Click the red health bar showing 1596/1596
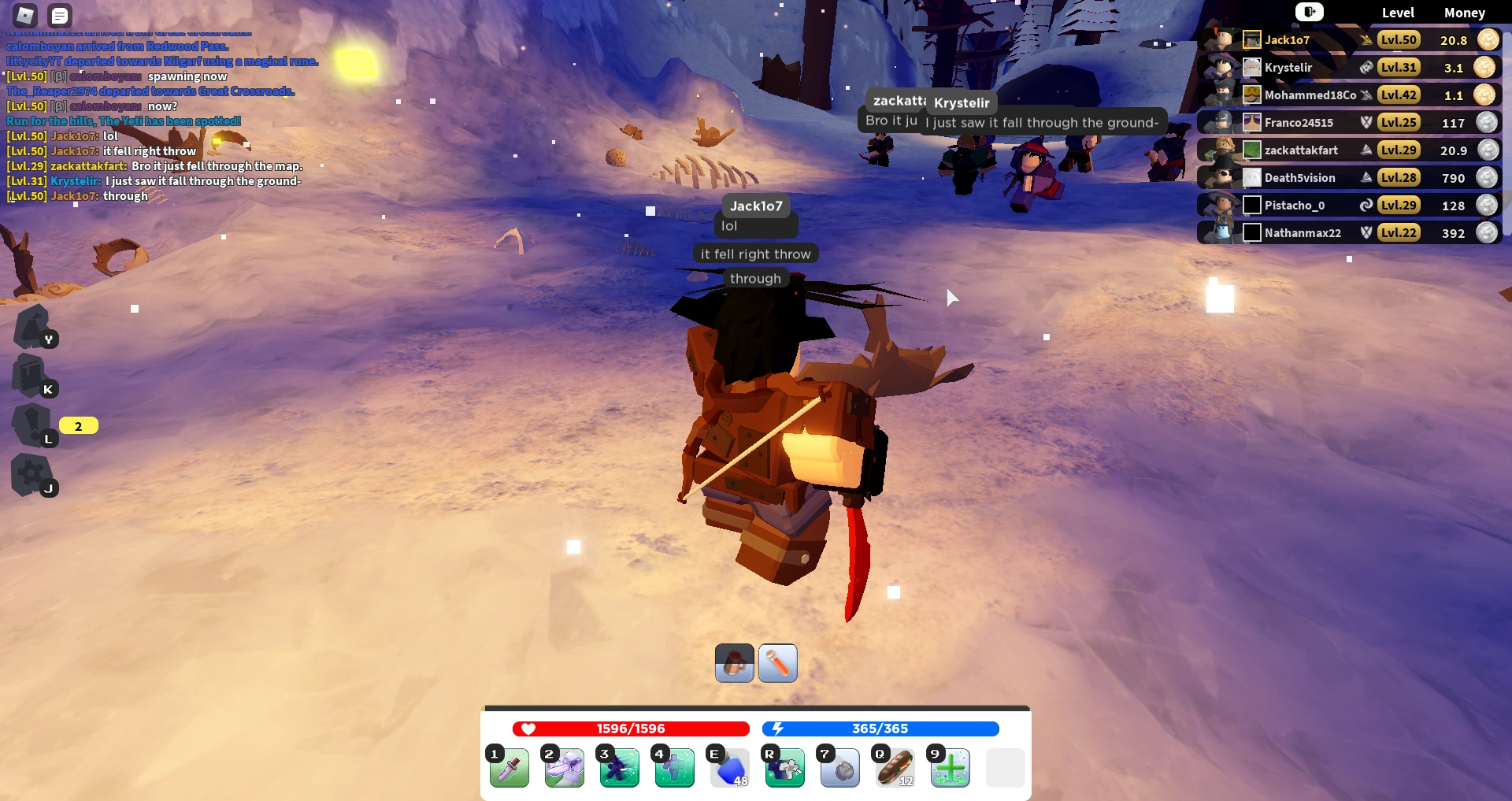Viewport: 1512px width, 801px height. coord(630,729)
